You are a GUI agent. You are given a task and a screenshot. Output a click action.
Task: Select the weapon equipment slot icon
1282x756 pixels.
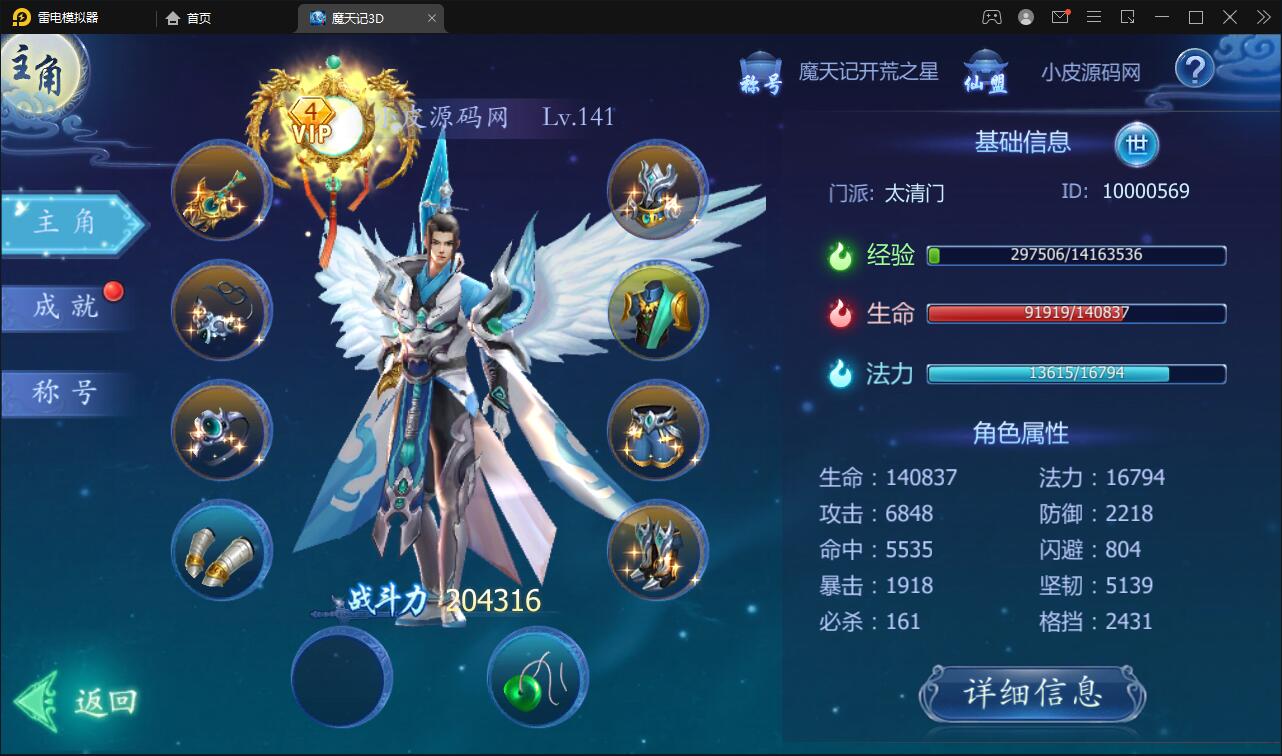pos(220,190)
